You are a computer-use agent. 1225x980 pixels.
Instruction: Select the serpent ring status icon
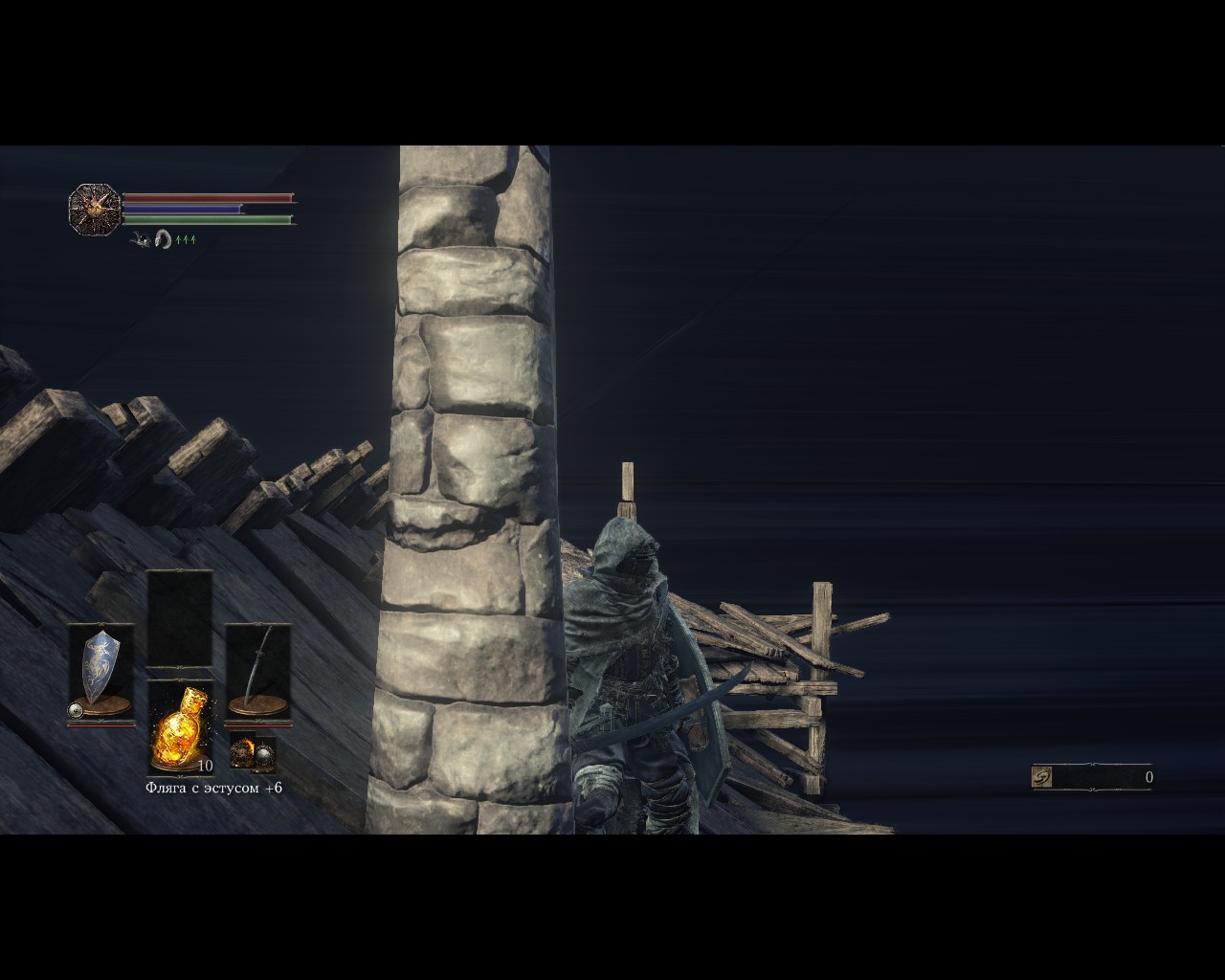(x=164, y=239)
